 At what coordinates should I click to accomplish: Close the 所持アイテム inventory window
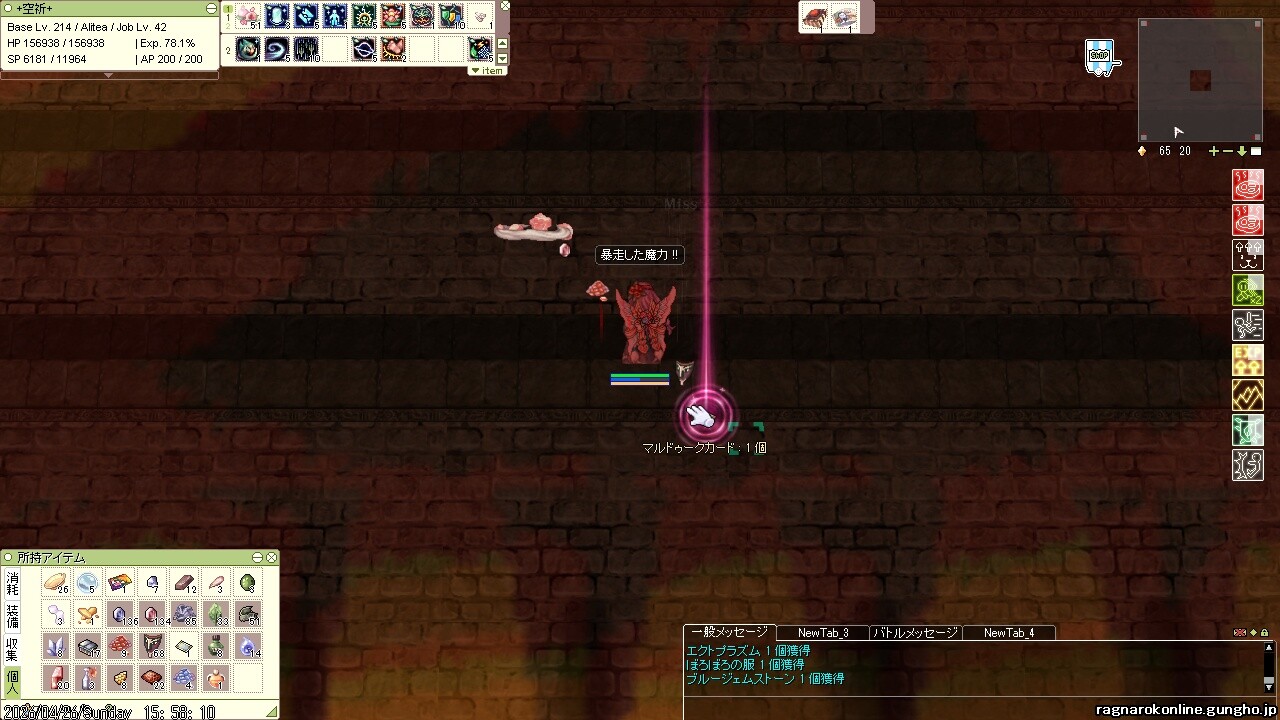coord(272,558)
